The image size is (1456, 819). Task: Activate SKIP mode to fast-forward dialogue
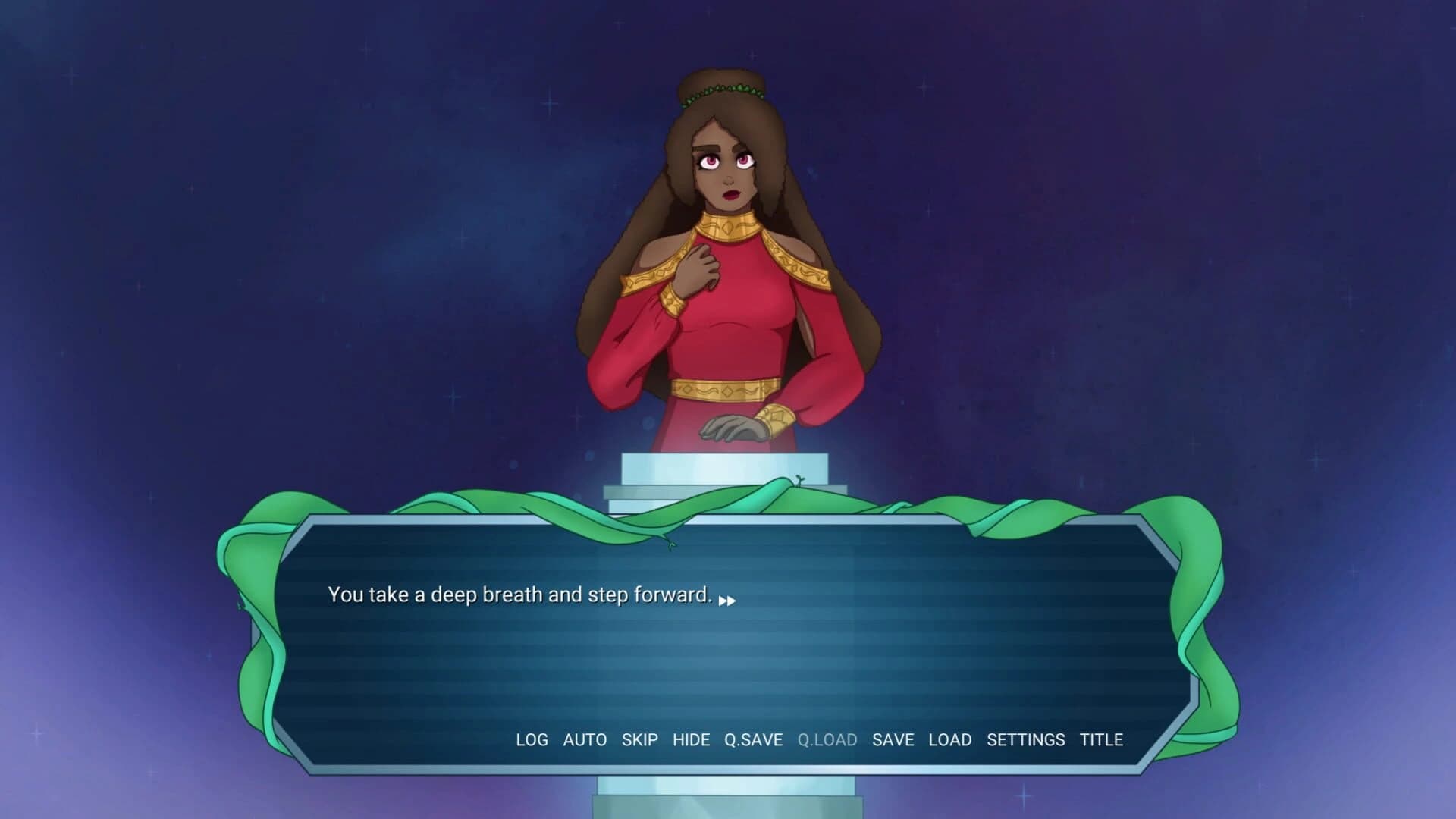click(640, 740)
